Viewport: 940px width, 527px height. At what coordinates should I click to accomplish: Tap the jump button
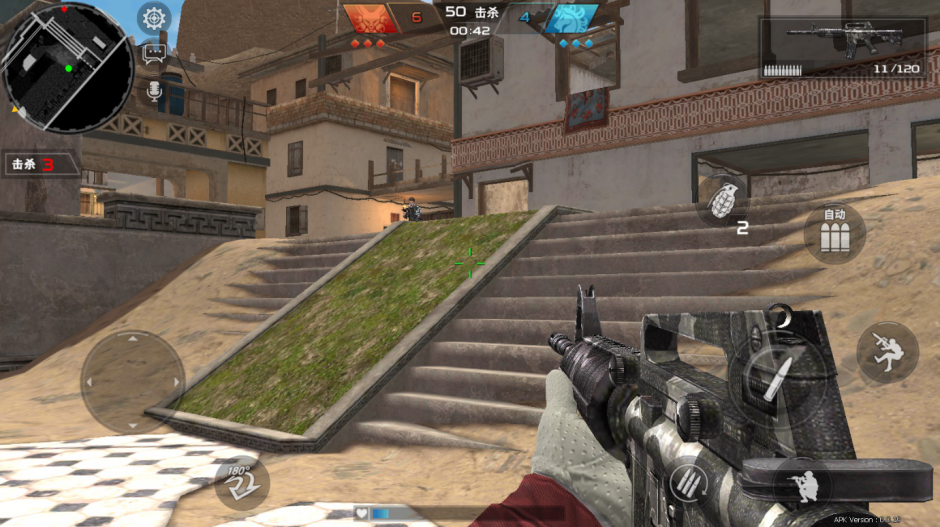(x=887, y=351)
